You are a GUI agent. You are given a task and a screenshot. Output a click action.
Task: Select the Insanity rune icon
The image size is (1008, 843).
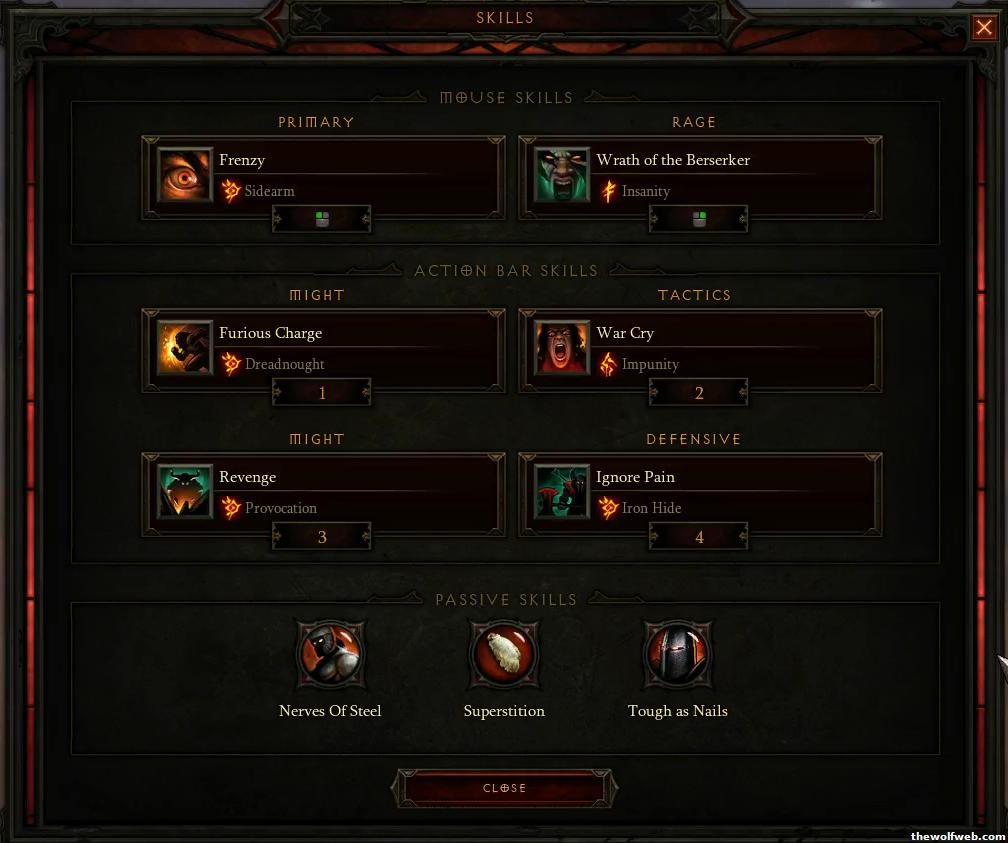pos(608,191)
